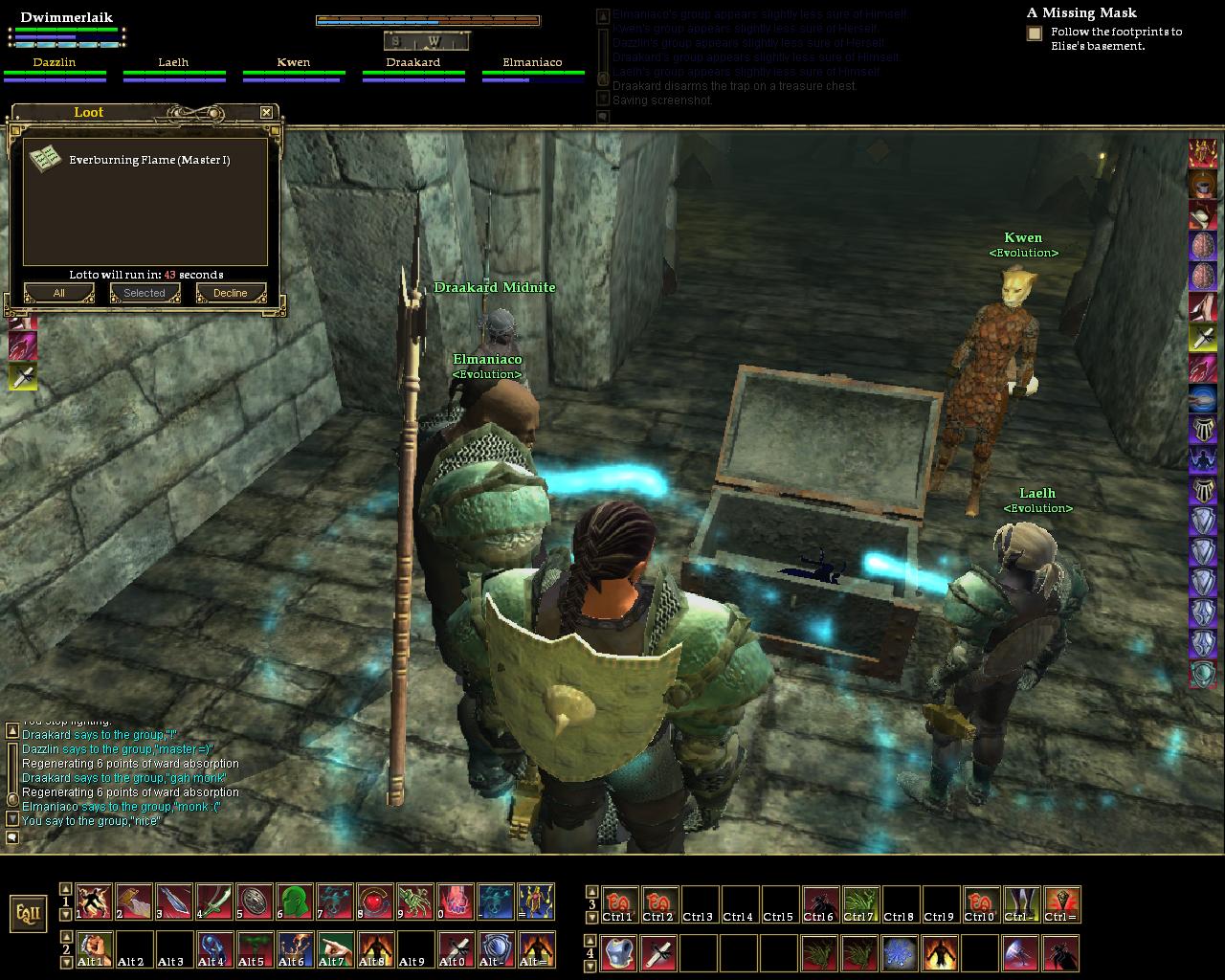Viewport: 1225px width, 980px height.
Task: Activate the pointing hand ability on Alt 7
Action: (x=334, y=950)
